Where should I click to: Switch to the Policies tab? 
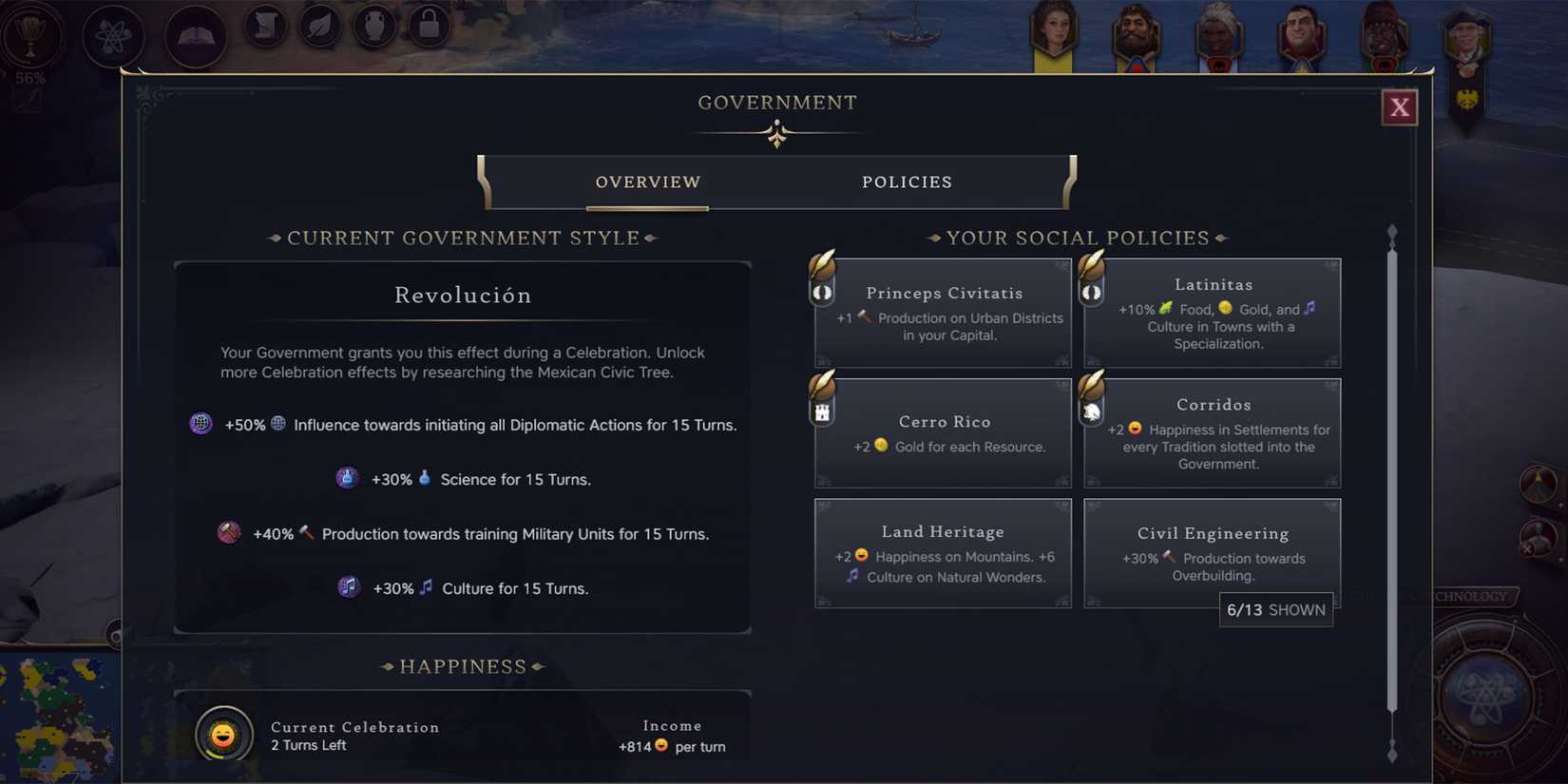coord(907,182)
